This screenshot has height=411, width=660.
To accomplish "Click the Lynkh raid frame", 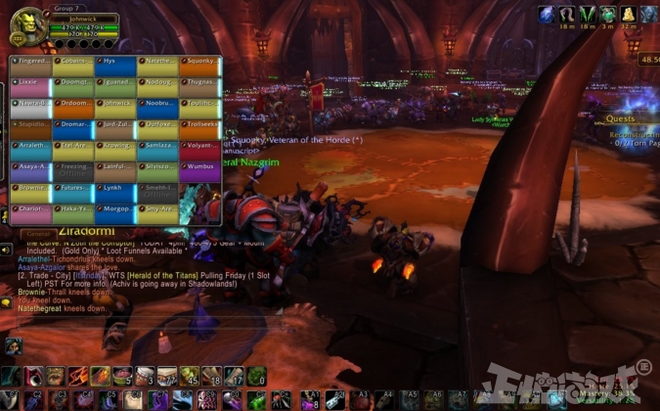I will 115,191.
